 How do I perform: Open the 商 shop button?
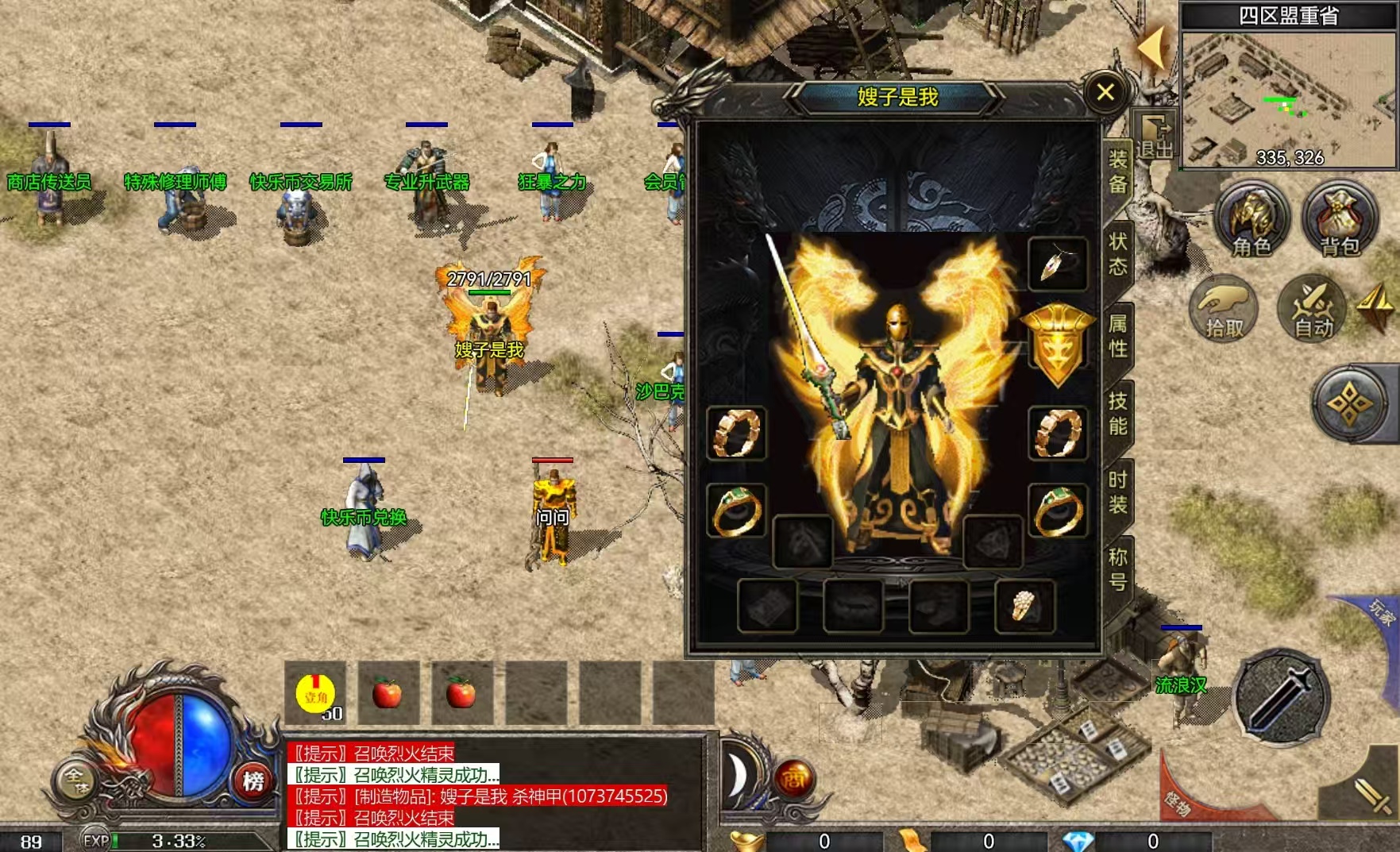tap(795, 777)
